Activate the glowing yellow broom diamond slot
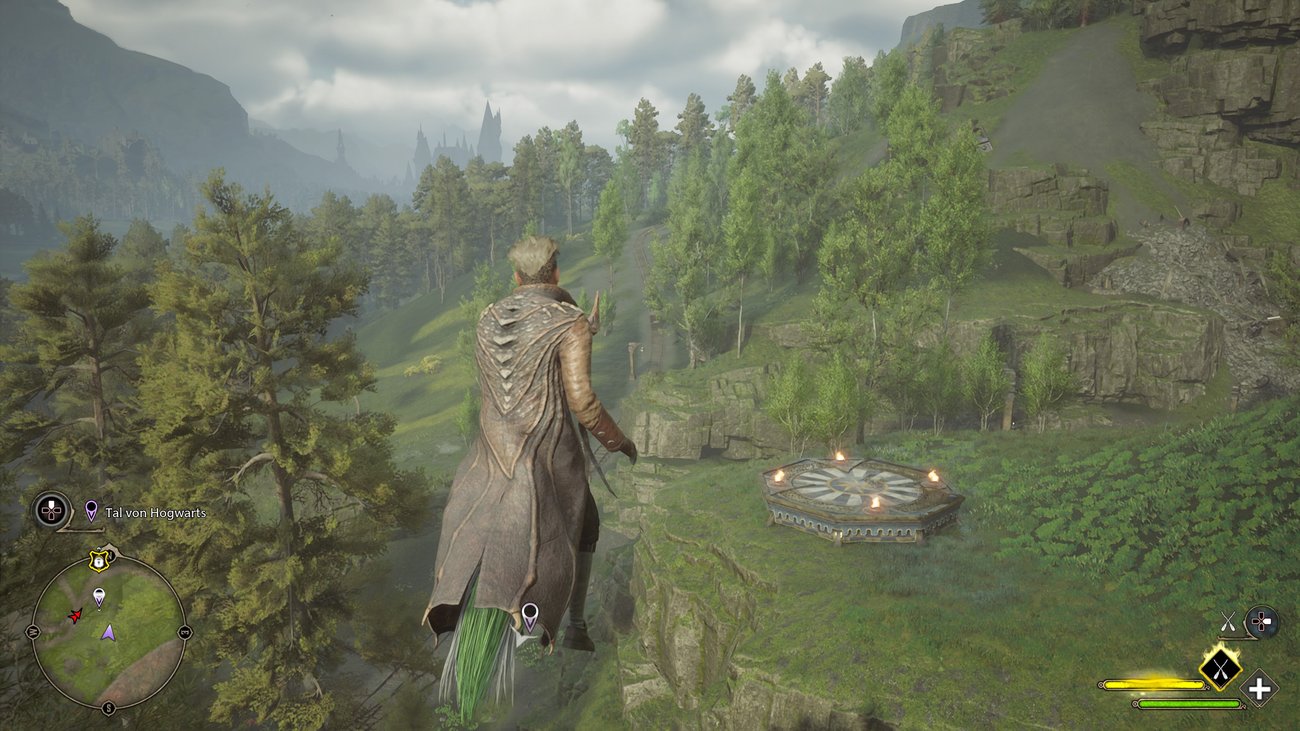 [1220, 667]
